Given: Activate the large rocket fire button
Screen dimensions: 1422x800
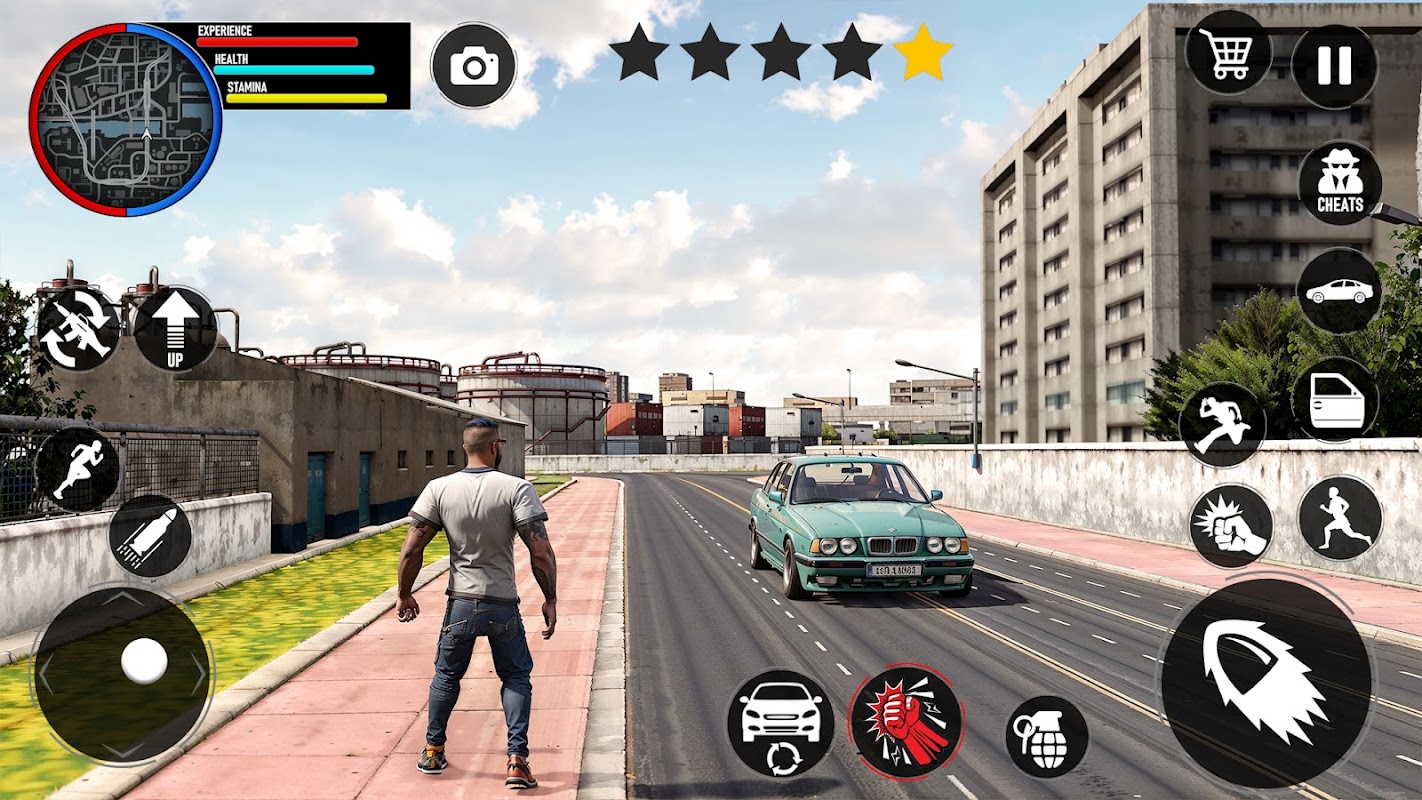Looking at the screenshot, I should coord(1266,682).
